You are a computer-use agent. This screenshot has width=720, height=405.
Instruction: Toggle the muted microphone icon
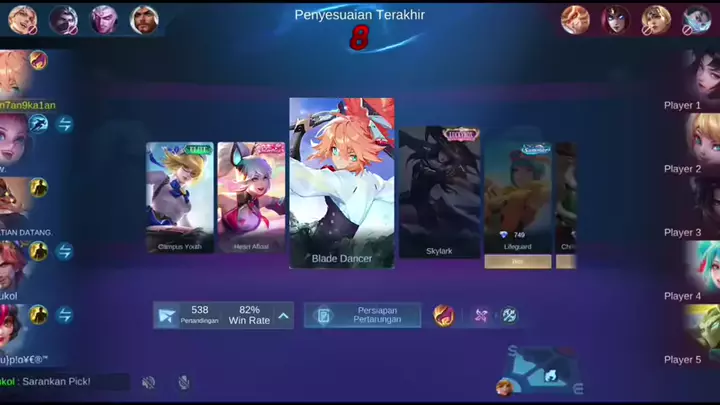(184, 382)
